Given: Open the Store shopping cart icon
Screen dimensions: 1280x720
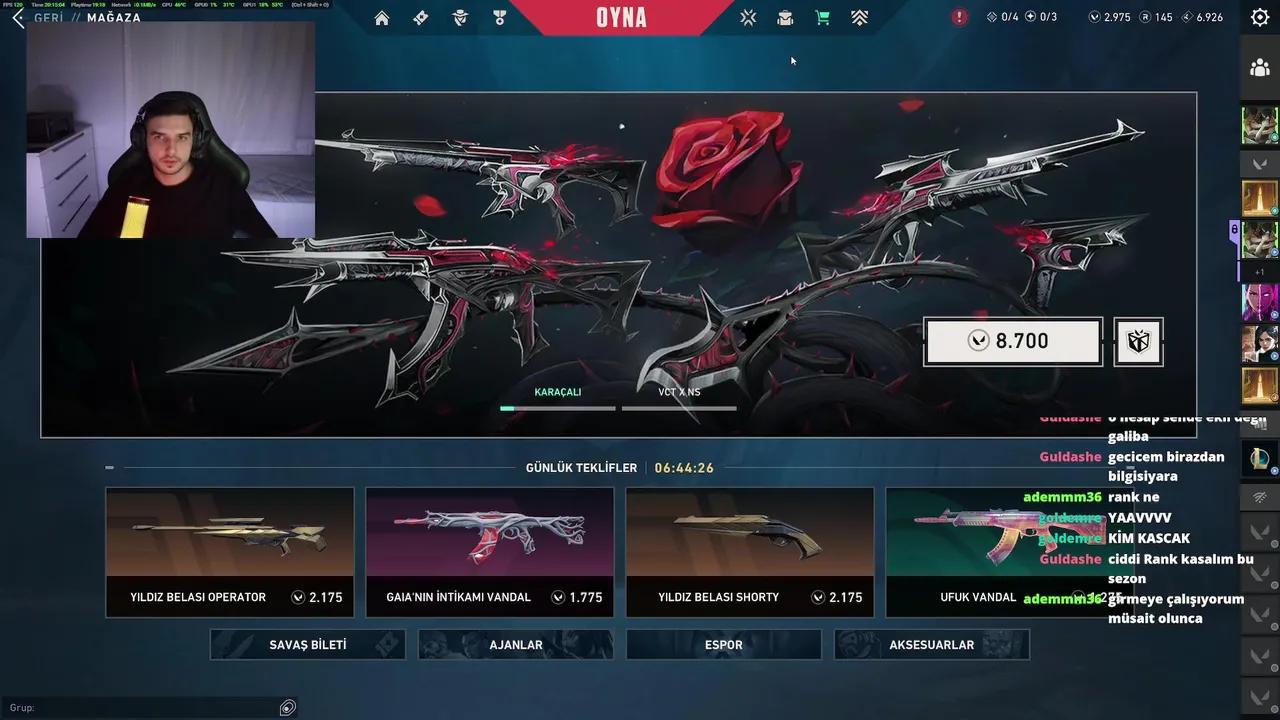Looking at the screenshot, I should pos(821,17).
